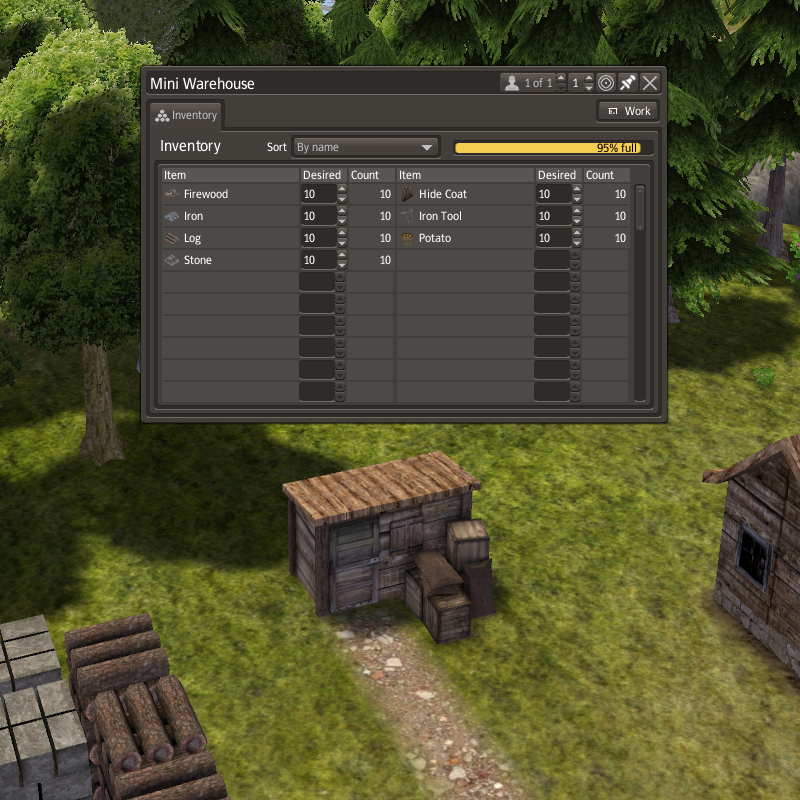The image size is (800, 800).
Task: Open the Sort 'By name' dropdown
Action: click(x=366, y=147)
